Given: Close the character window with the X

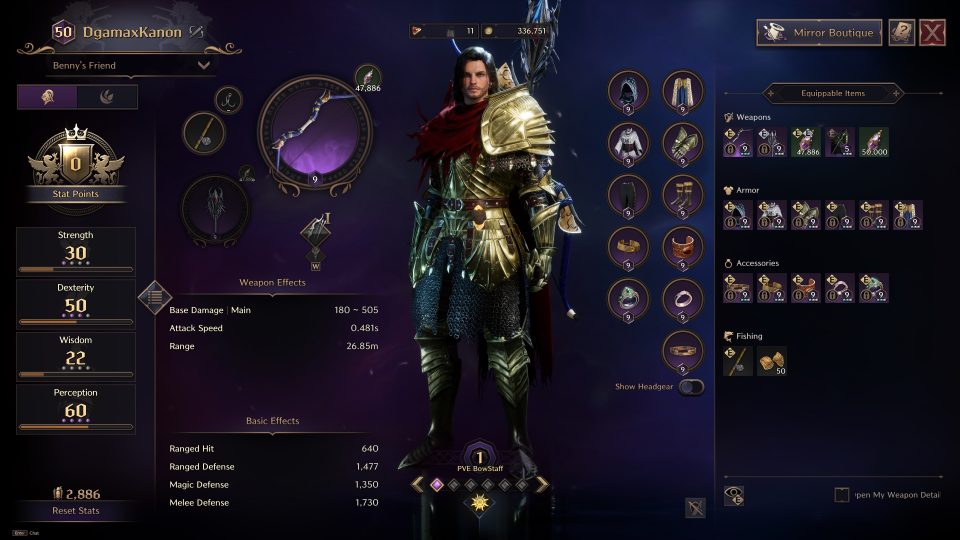Looking at the screenshot, I should coord(932,33).
